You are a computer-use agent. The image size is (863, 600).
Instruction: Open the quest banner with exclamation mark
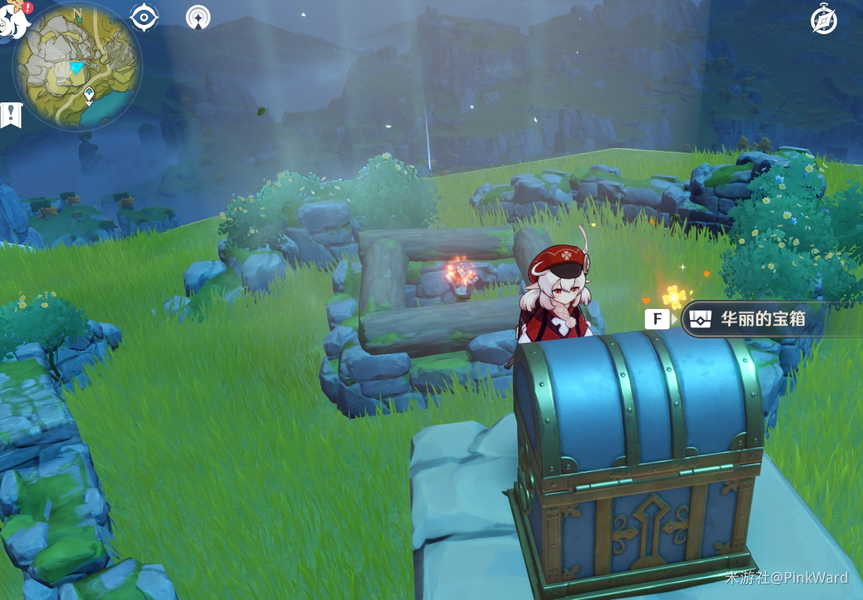[x=12, y=114]
